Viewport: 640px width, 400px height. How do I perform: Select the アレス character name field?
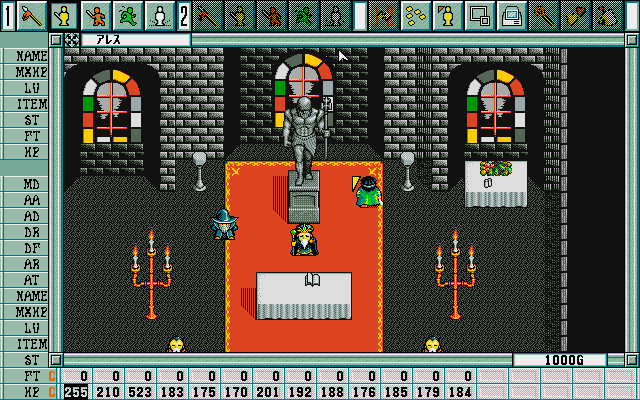pos(135,40)
